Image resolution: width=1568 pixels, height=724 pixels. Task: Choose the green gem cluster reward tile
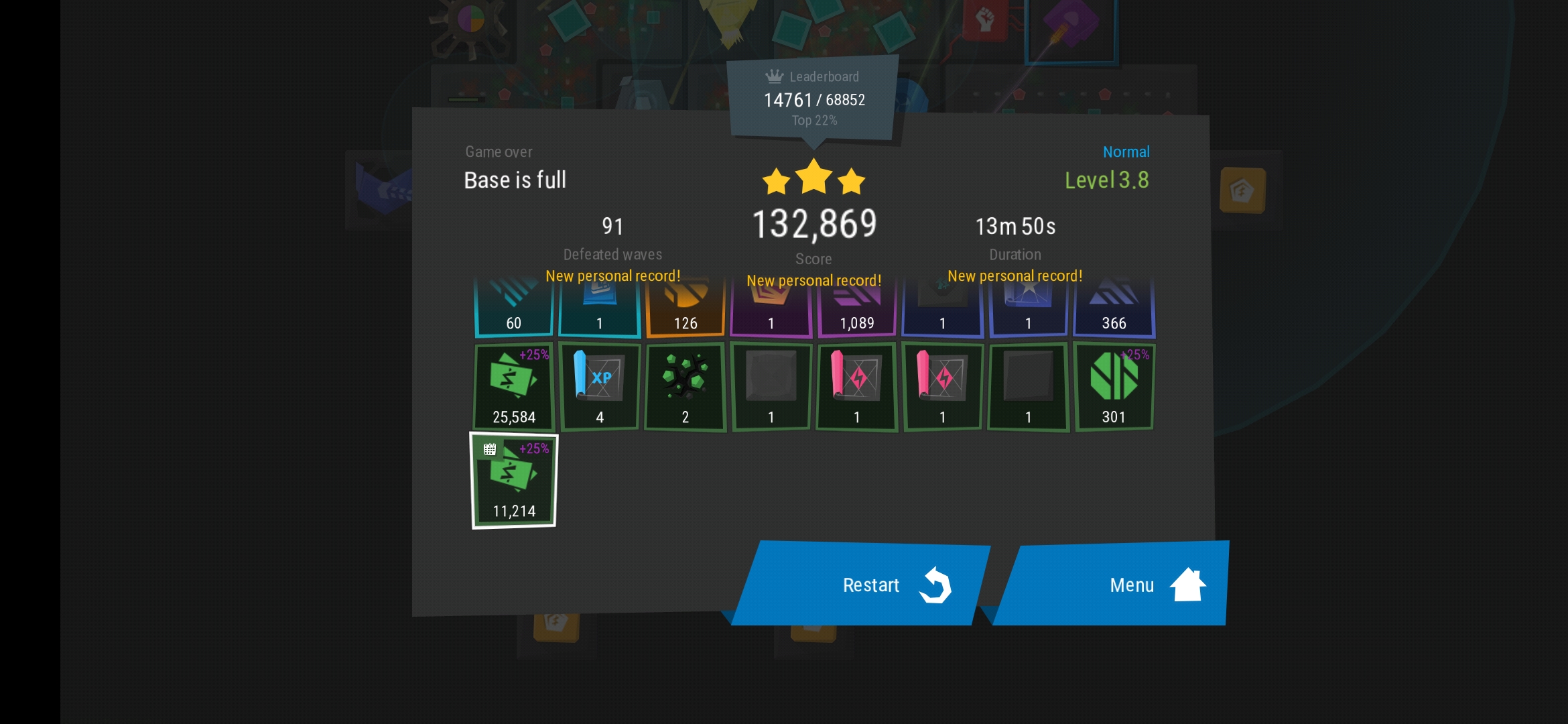point(685,387)
